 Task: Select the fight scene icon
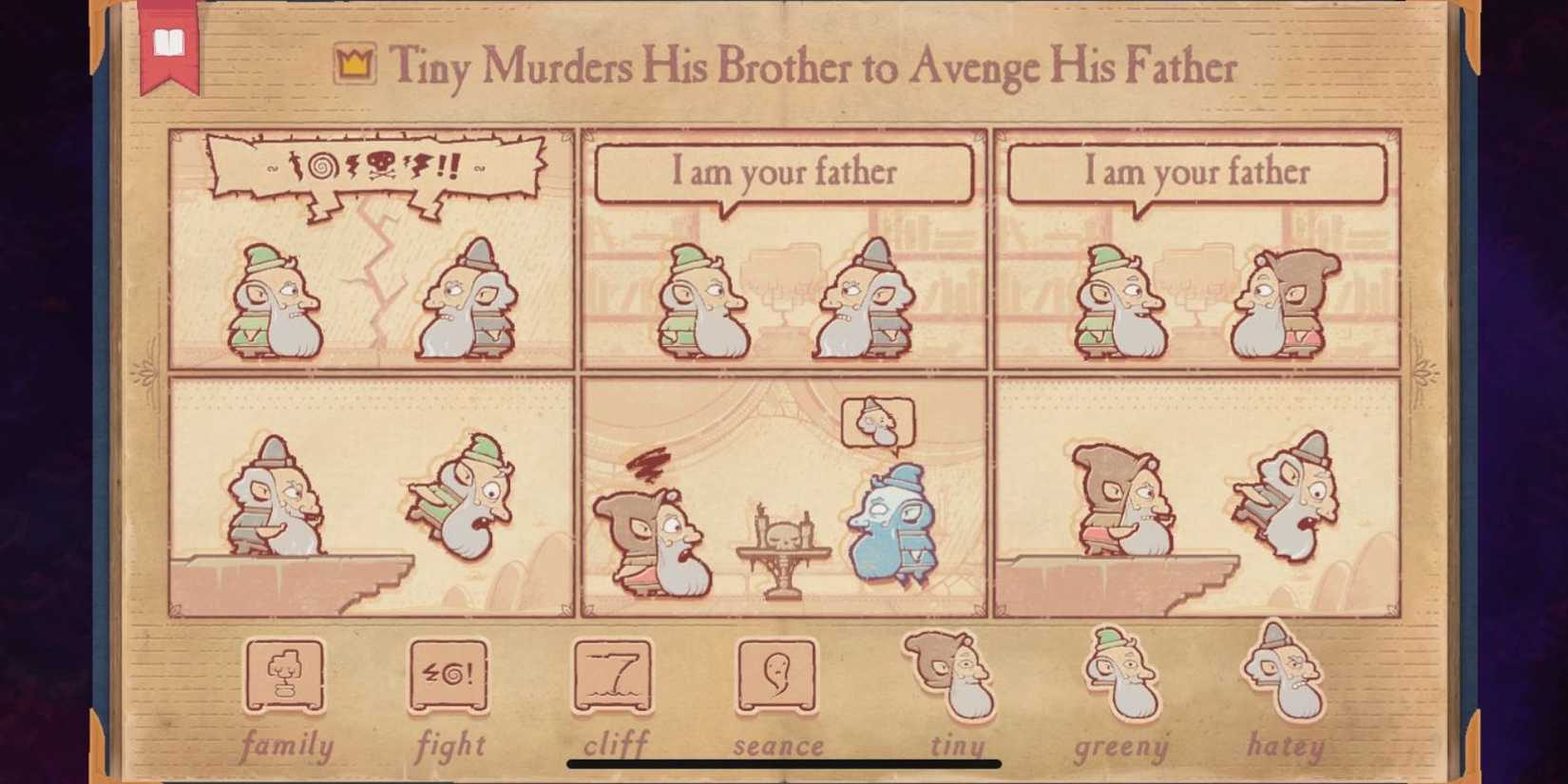tap(449, 677)
